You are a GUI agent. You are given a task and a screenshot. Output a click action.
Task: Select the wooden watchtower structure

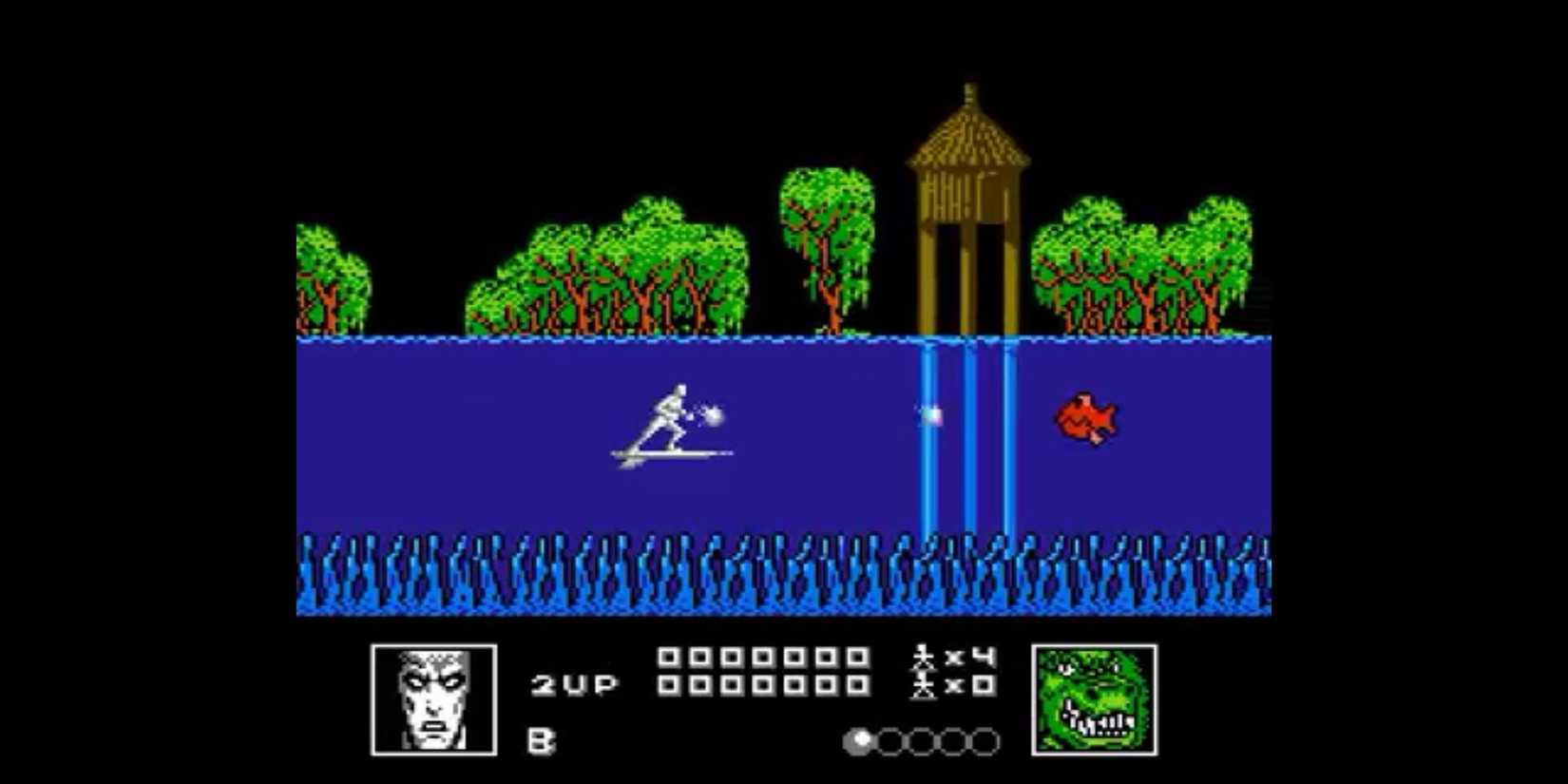(x=969, y=190)
